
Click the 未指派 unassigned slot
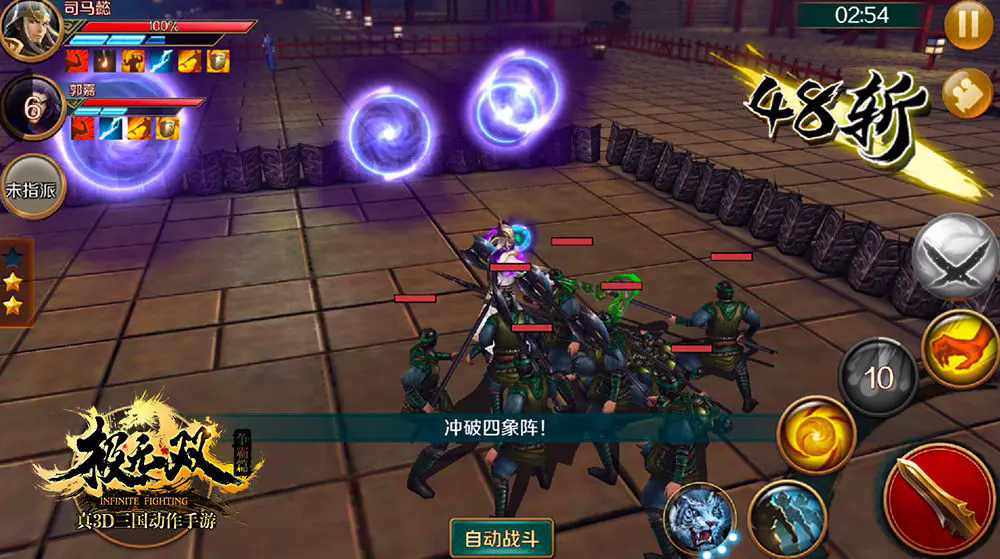(31, 187)
